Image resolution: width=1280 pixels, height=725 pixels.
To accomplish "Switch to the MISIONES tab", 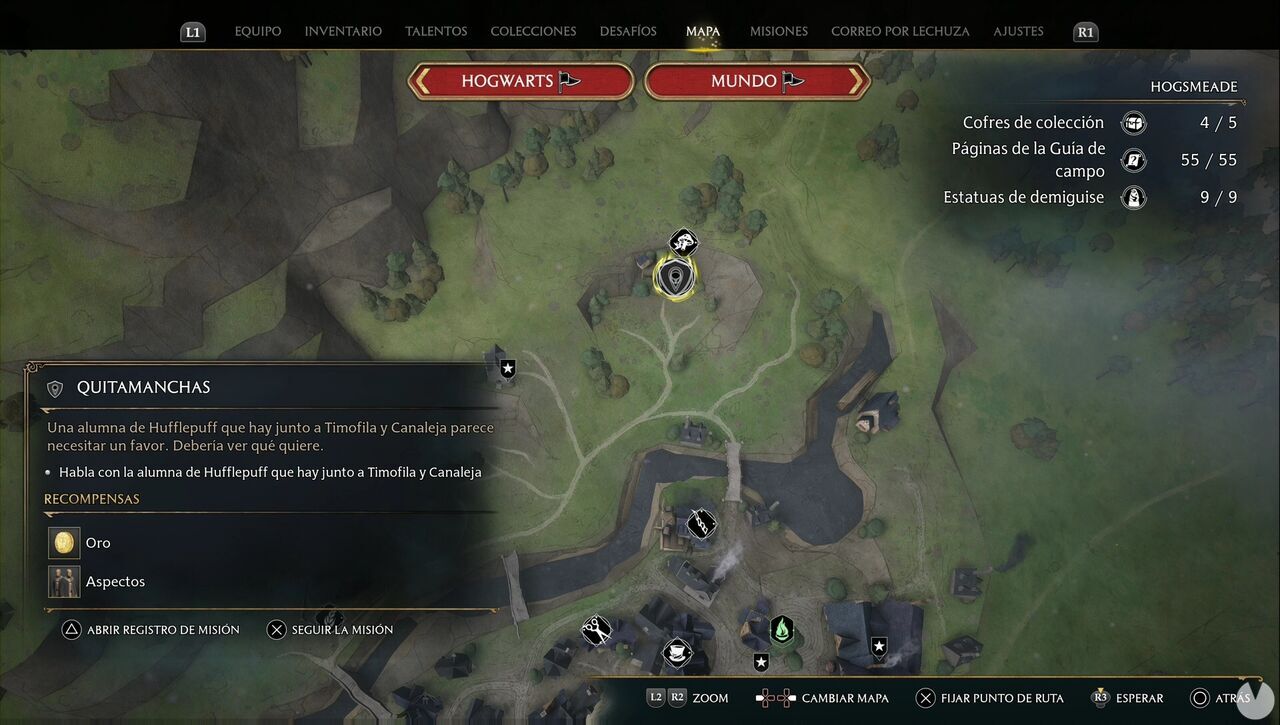I will (778, 31).
